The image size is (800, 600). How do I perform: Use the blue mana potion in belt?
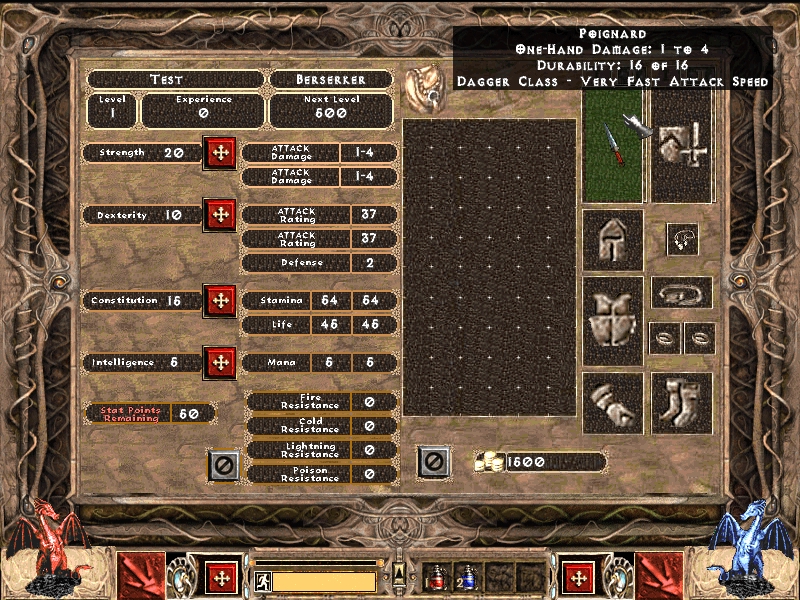coord(469,578)
